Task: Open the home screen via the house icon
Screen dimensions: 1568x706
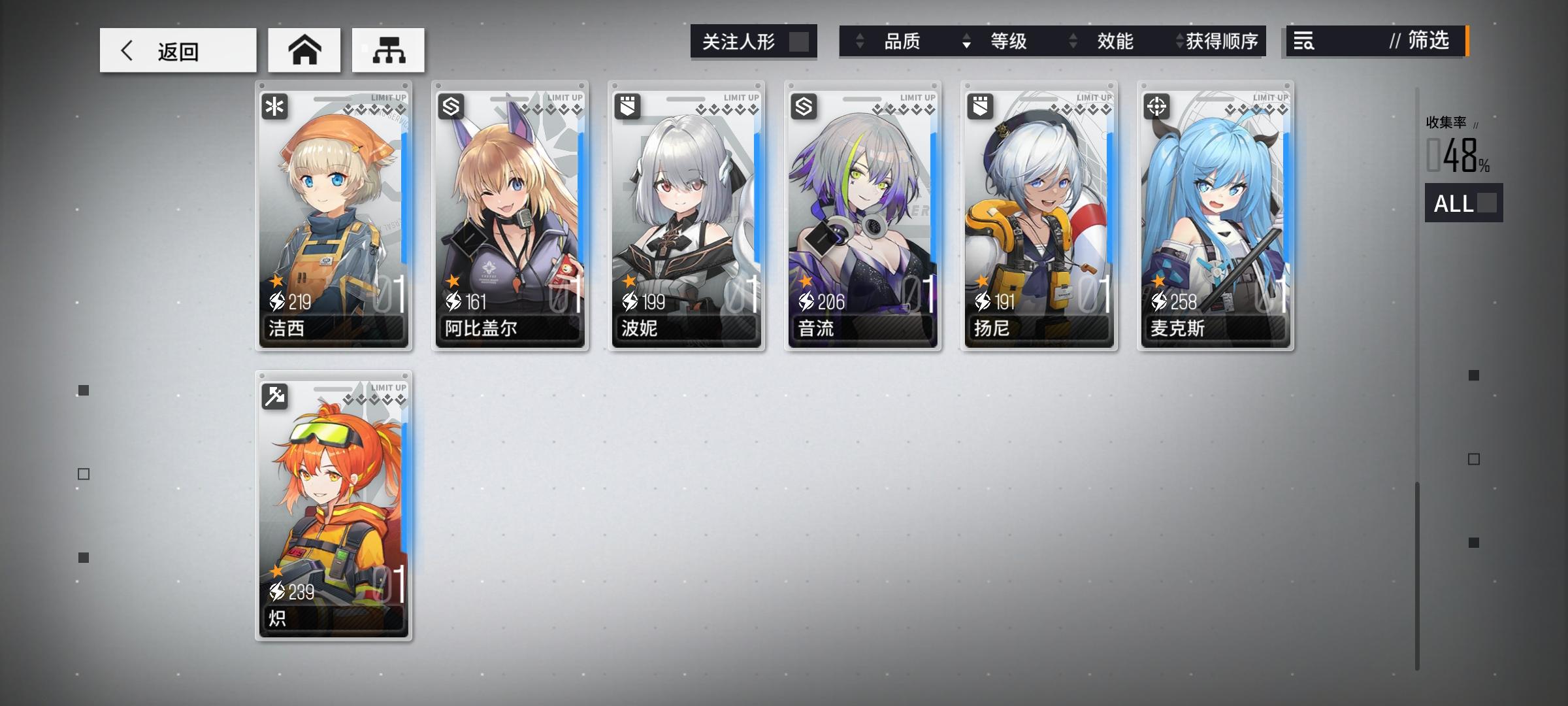Action: click(x=304, y=50)
